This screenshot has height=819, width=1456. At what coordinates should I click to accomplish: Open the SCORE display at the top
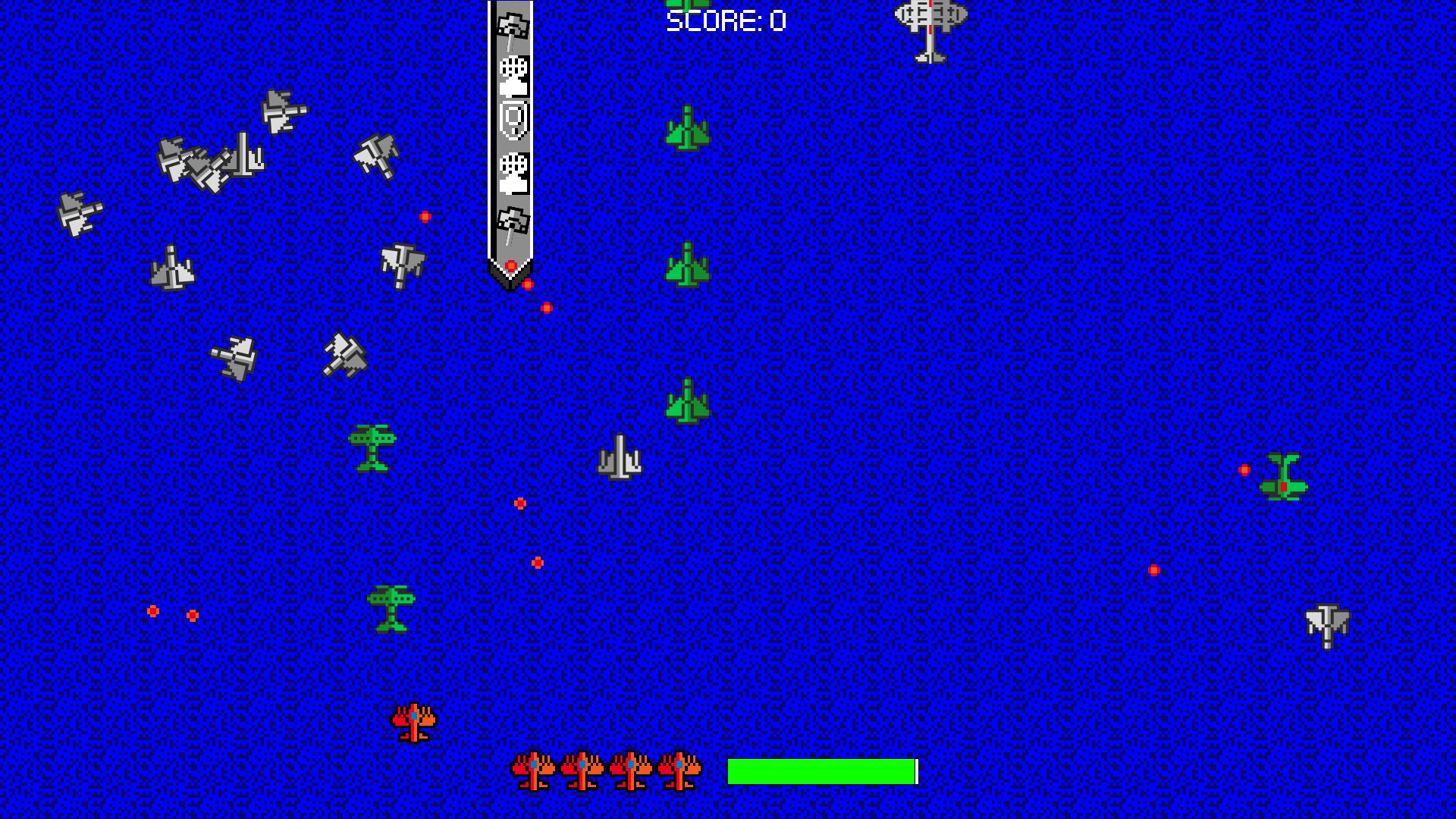(724, 20)
